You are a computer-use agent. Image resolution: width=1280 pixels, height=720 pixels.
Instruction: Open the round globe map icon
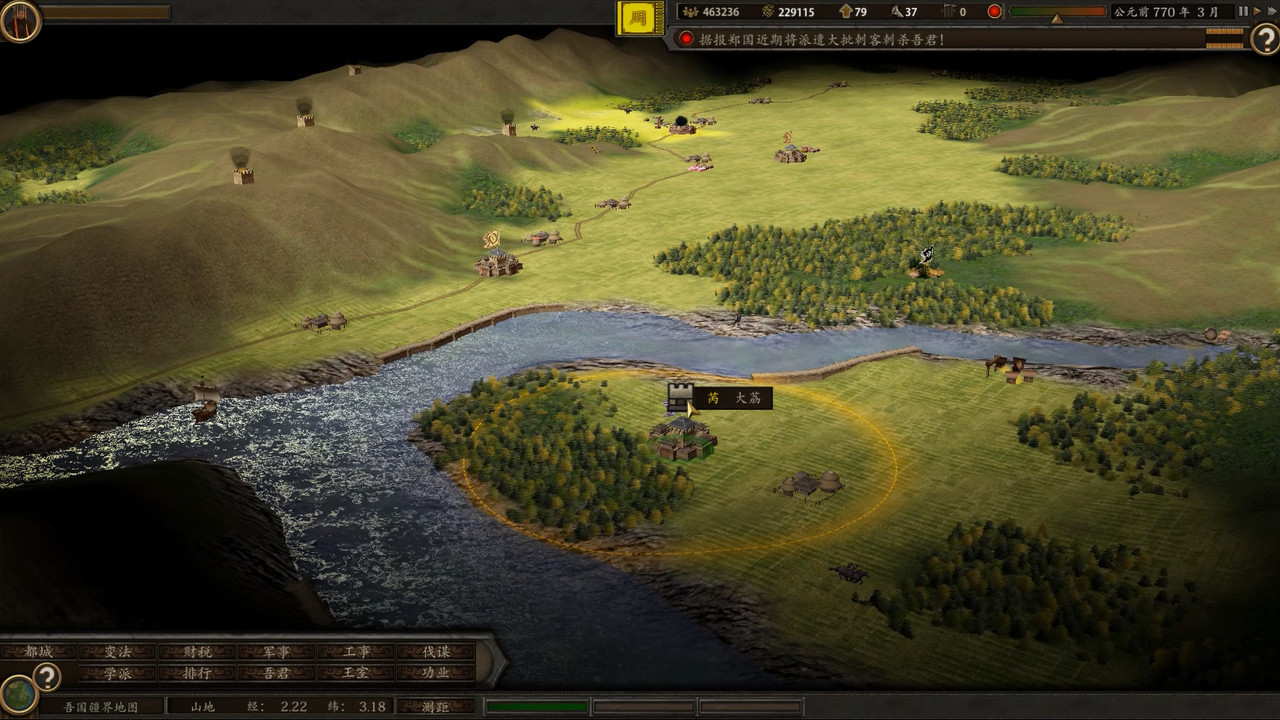[x=18, y=693]
